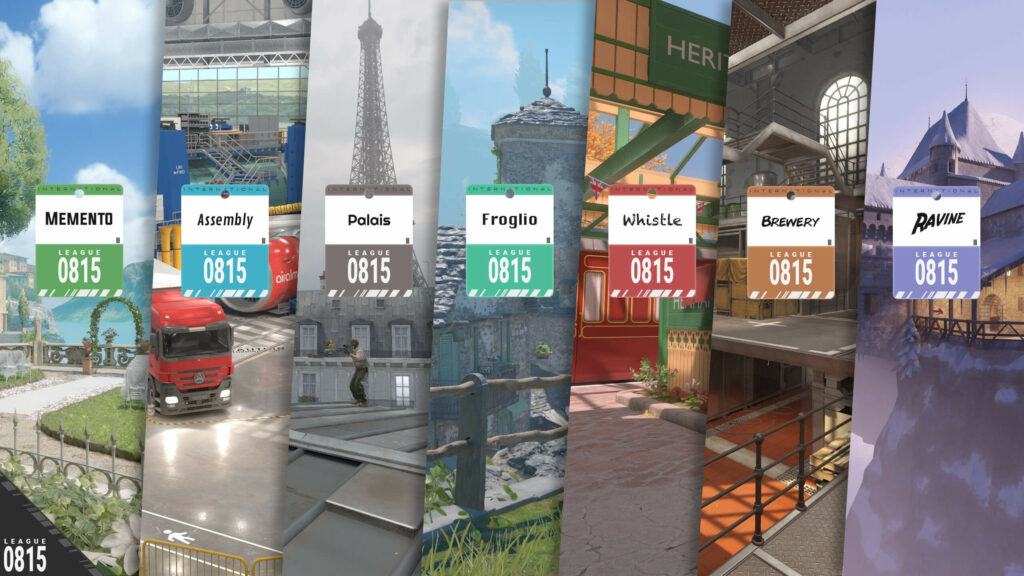Image resolution: width=1024 pixels, height=576 pixels.
Task: Select the Froglio map badge
Action: (510, 241)
